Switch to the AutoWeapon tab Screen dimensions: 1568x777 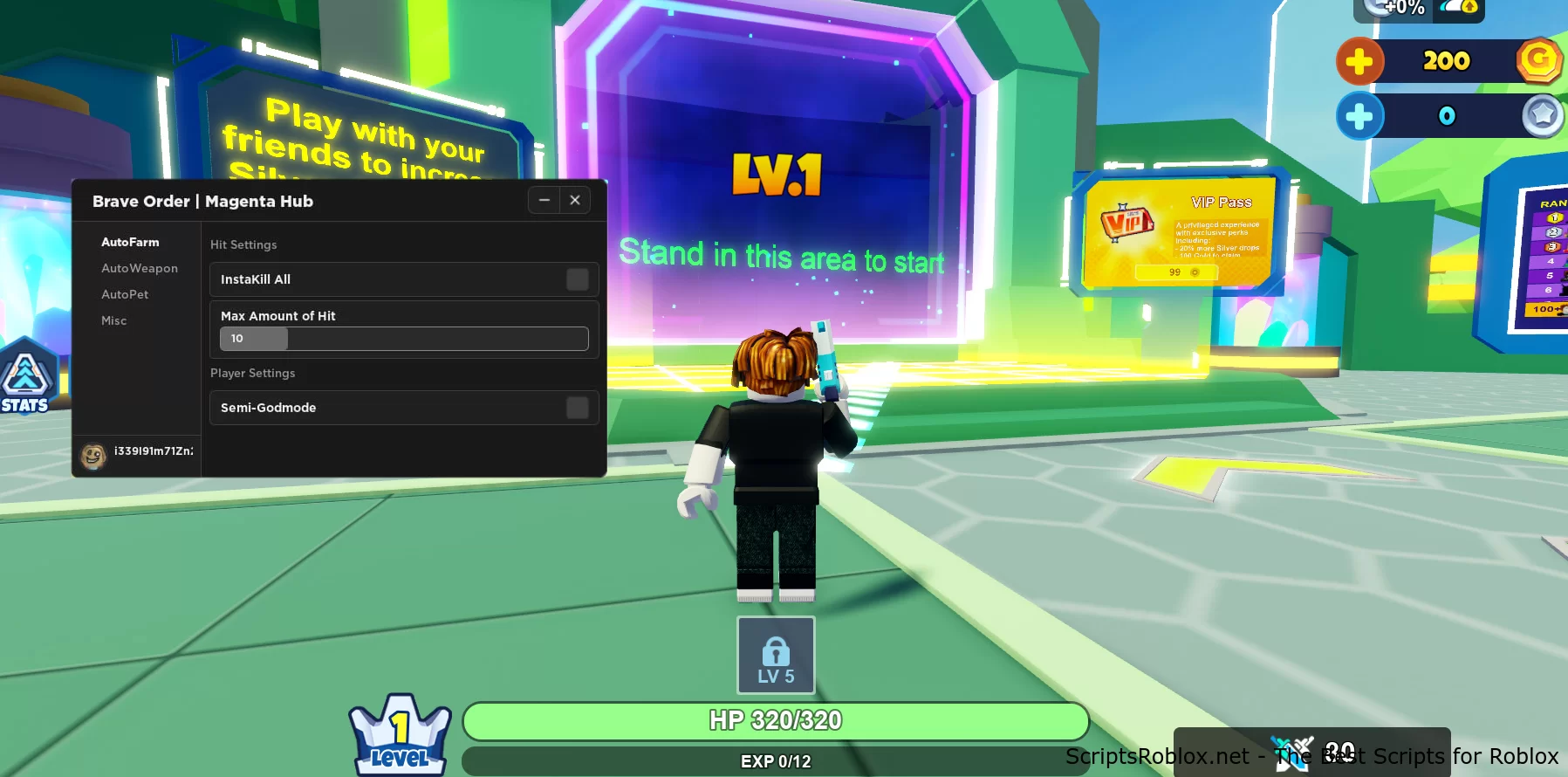140,268
